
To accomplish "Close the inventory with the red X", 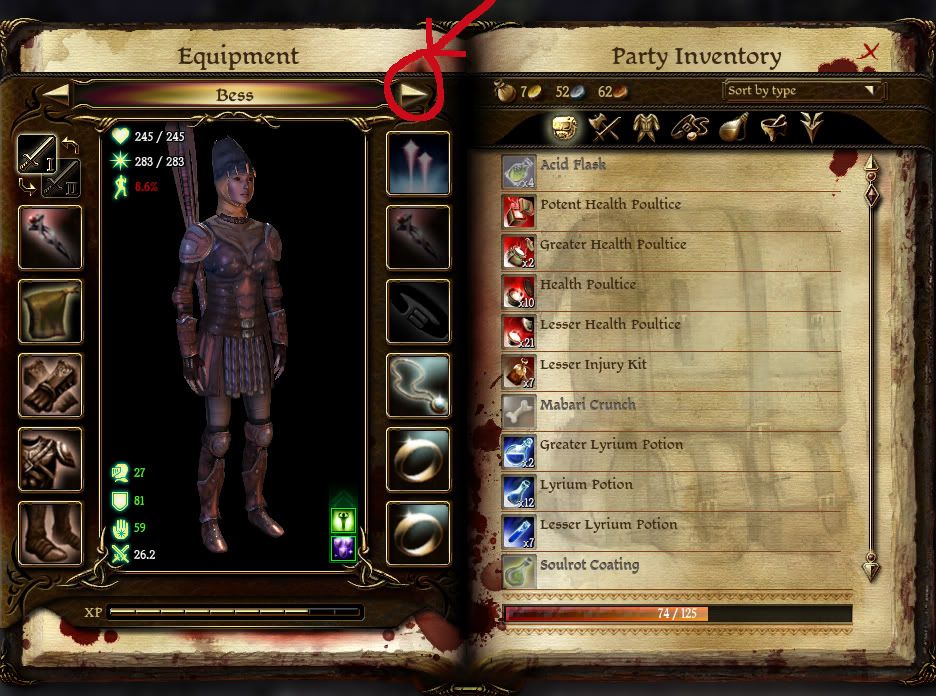I will pyautogui.click(x=870, y=52).
